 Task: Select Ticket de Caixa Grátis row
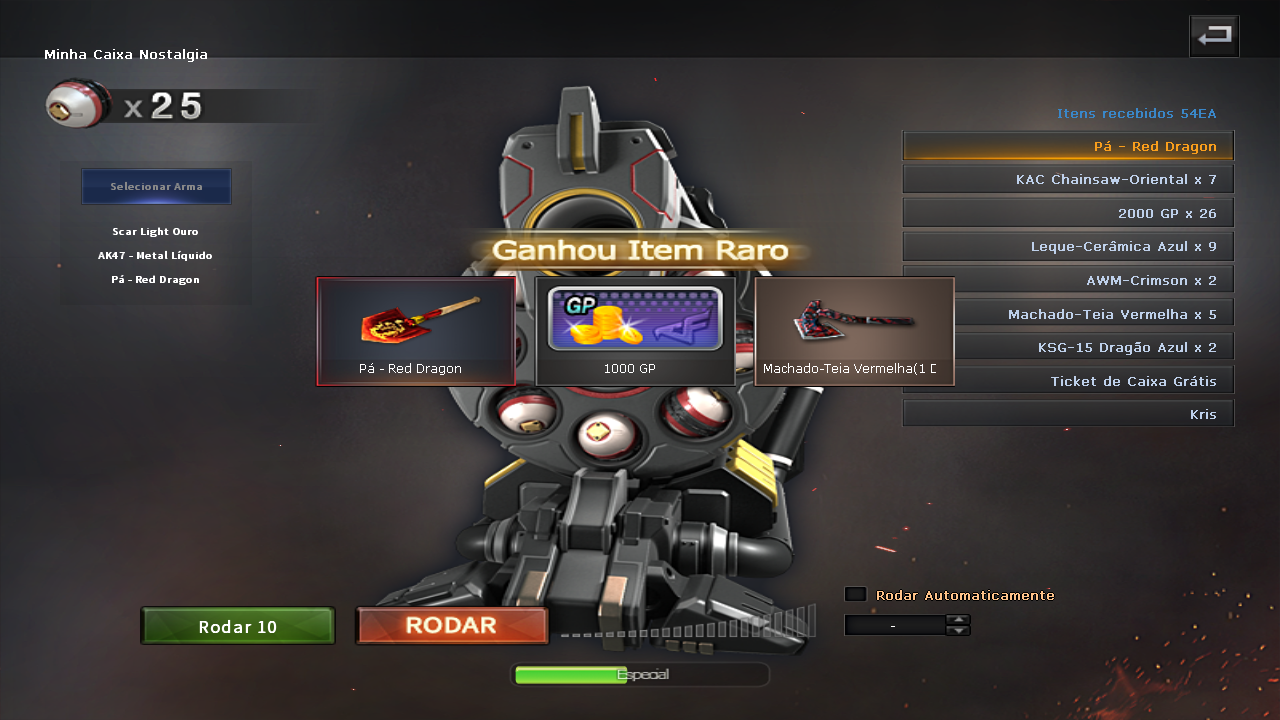[1068, 380]
